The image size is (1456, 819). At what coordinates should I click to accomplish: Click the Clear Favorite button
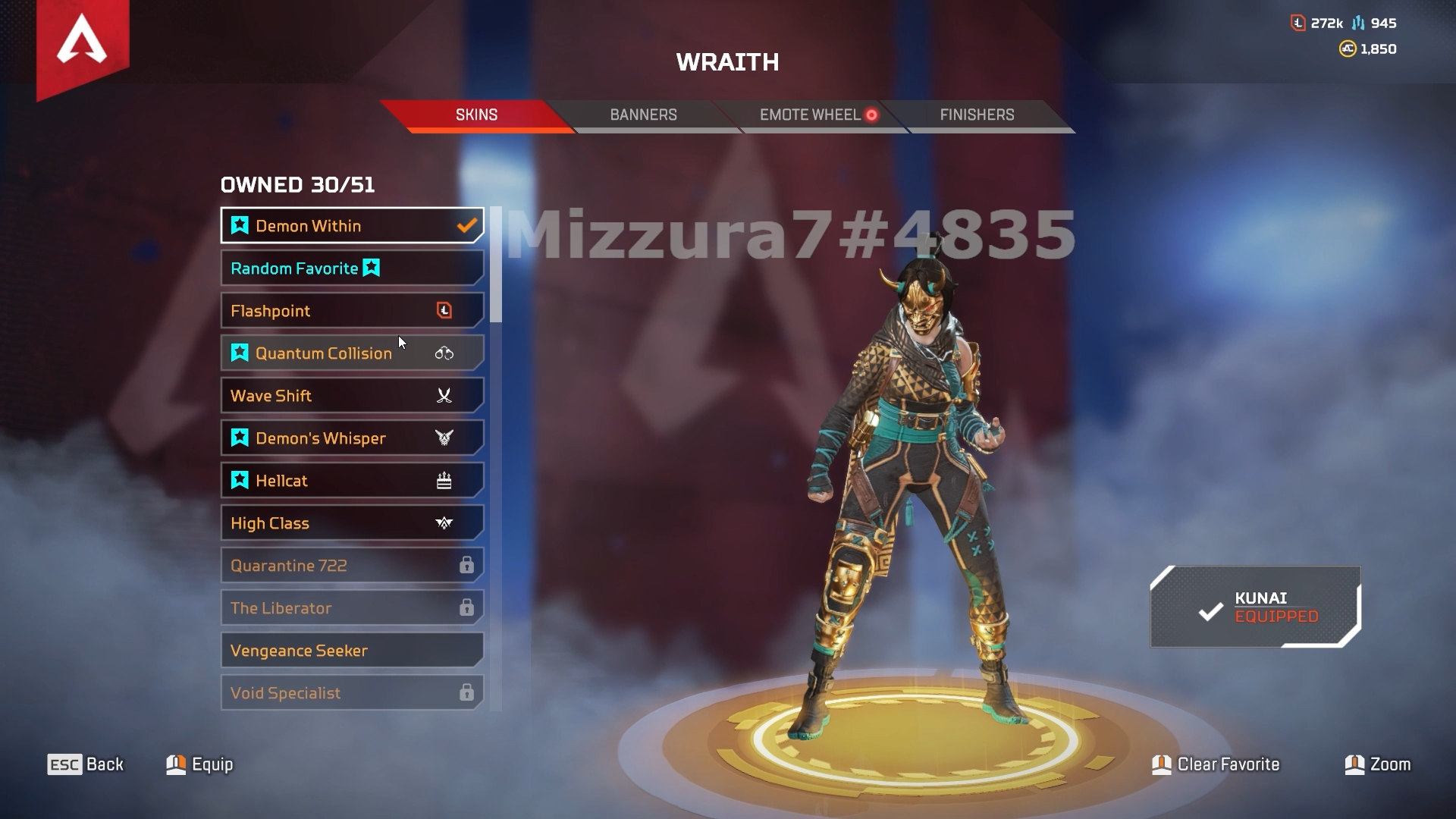click(x=1216, y=764)
